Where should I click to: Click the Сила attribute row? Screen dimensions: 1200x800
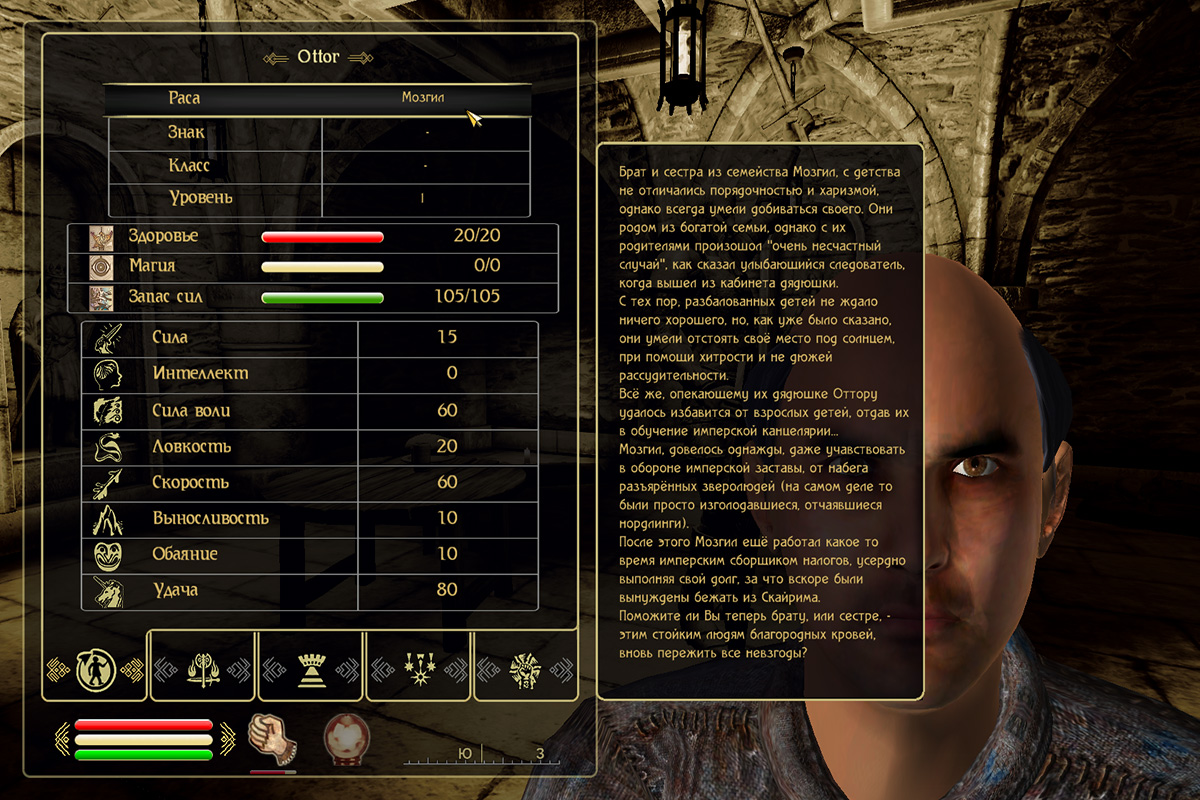310,338
